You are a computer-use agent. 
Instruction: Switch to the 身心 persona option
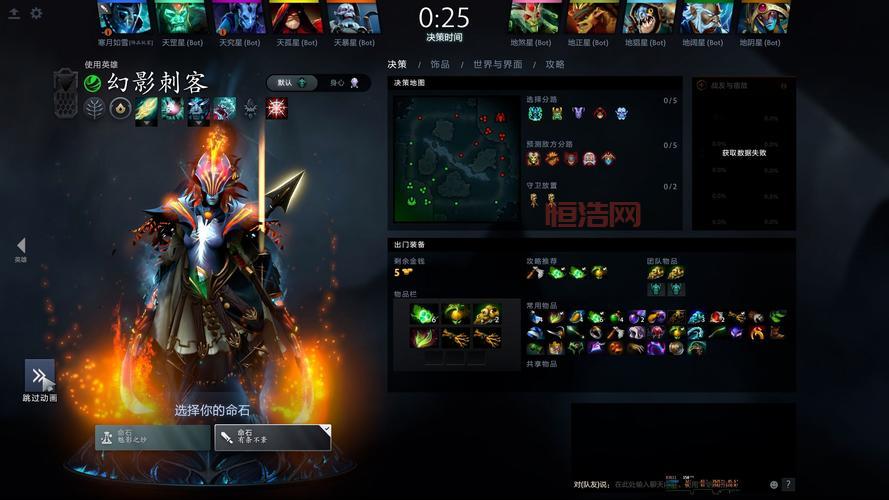[344, 83]
